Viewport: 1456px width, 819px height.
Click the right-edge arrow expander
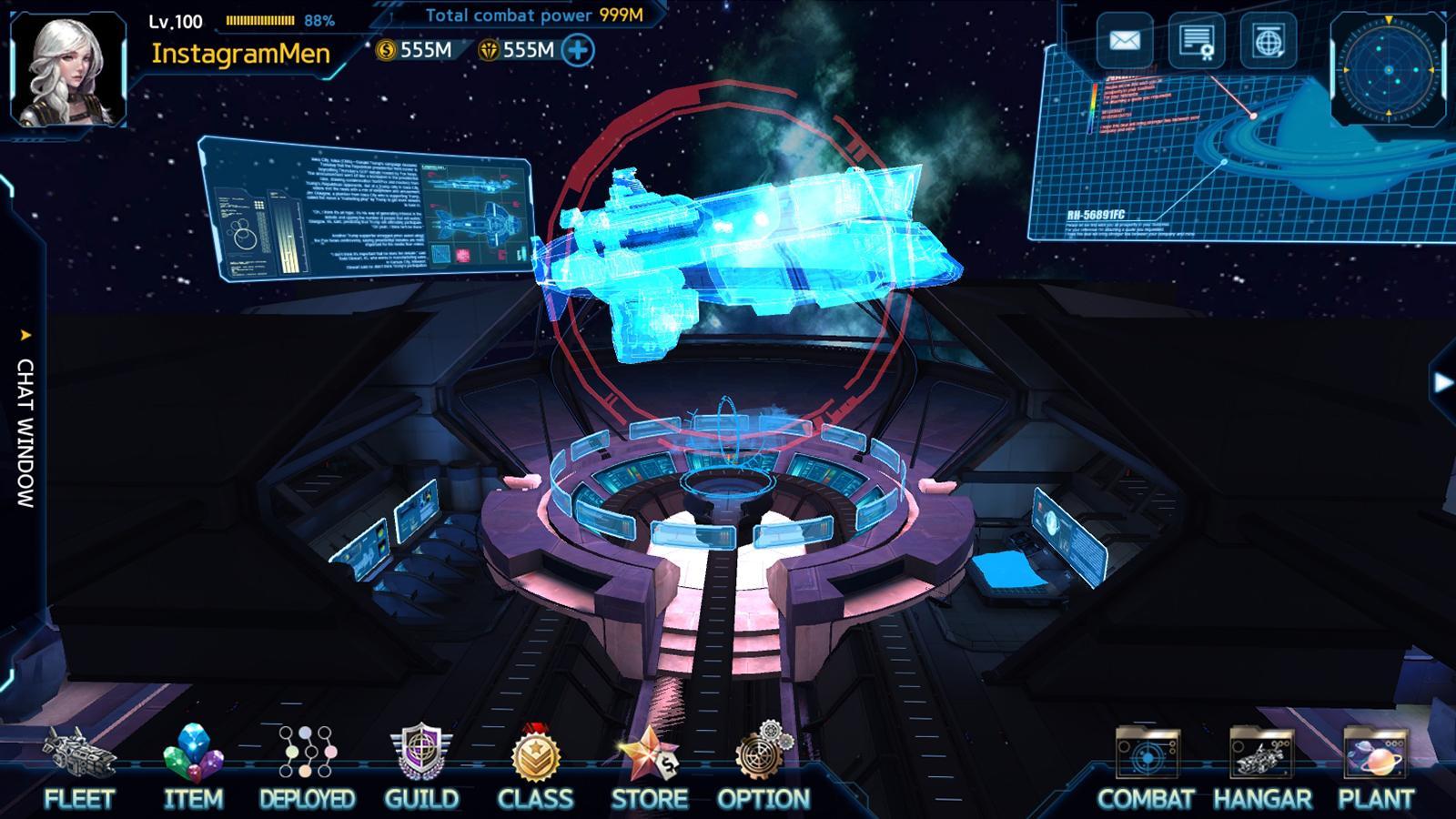[1441, 382]
